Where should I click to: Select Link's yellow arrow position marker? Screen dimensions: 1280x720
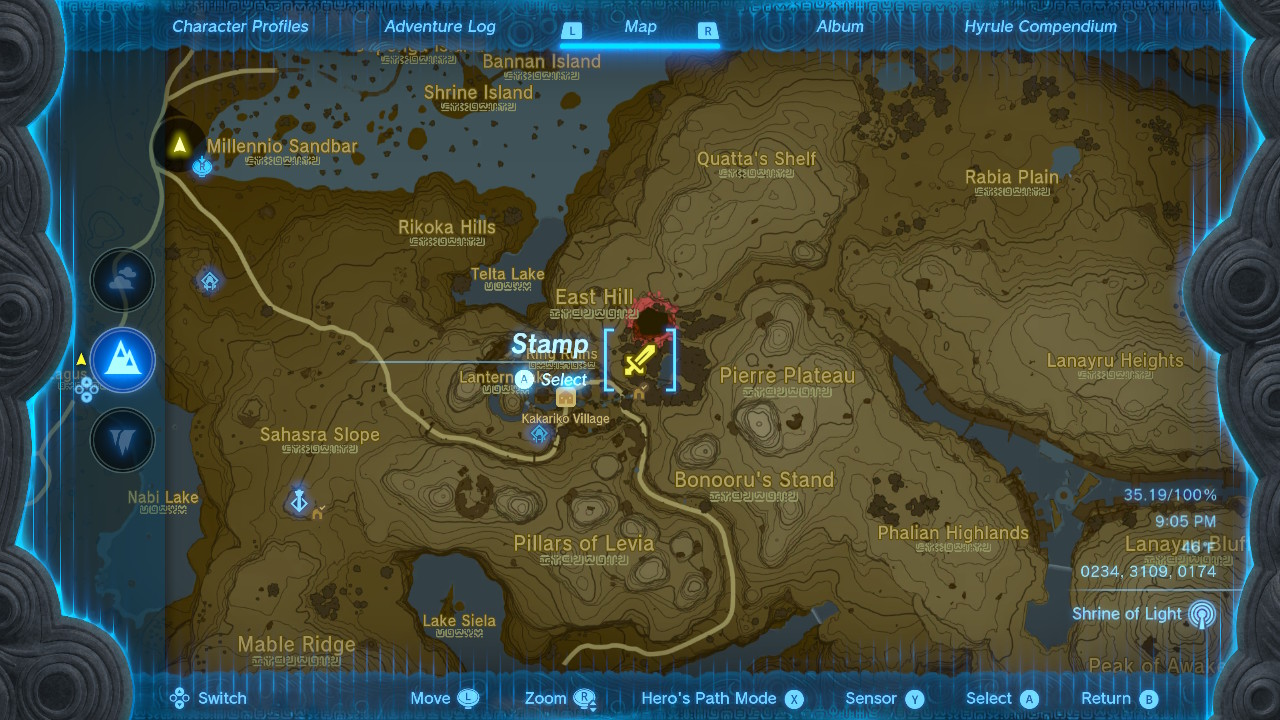[x=180, y=145]
